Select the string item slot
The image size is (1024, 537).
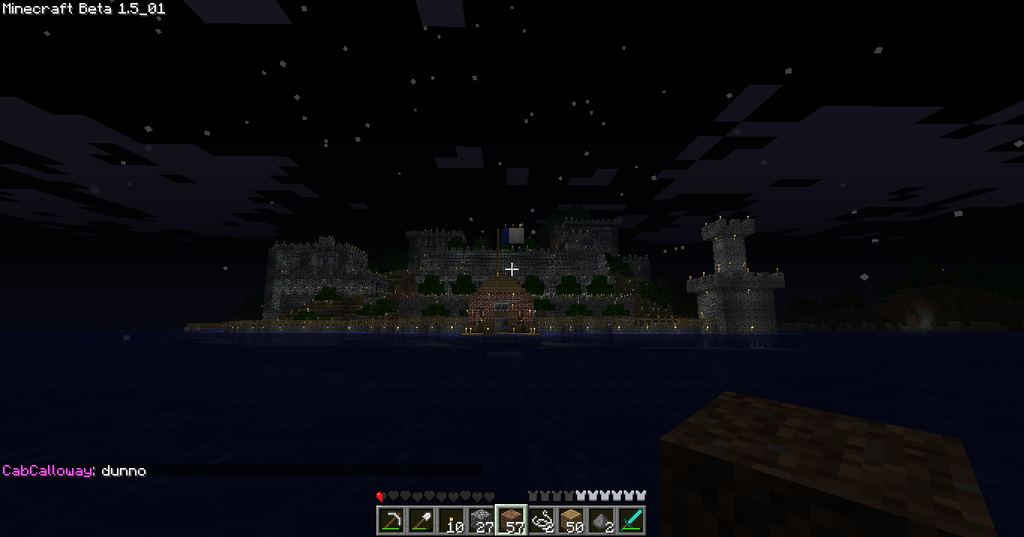pyautogui.click(x=541, y=520)
